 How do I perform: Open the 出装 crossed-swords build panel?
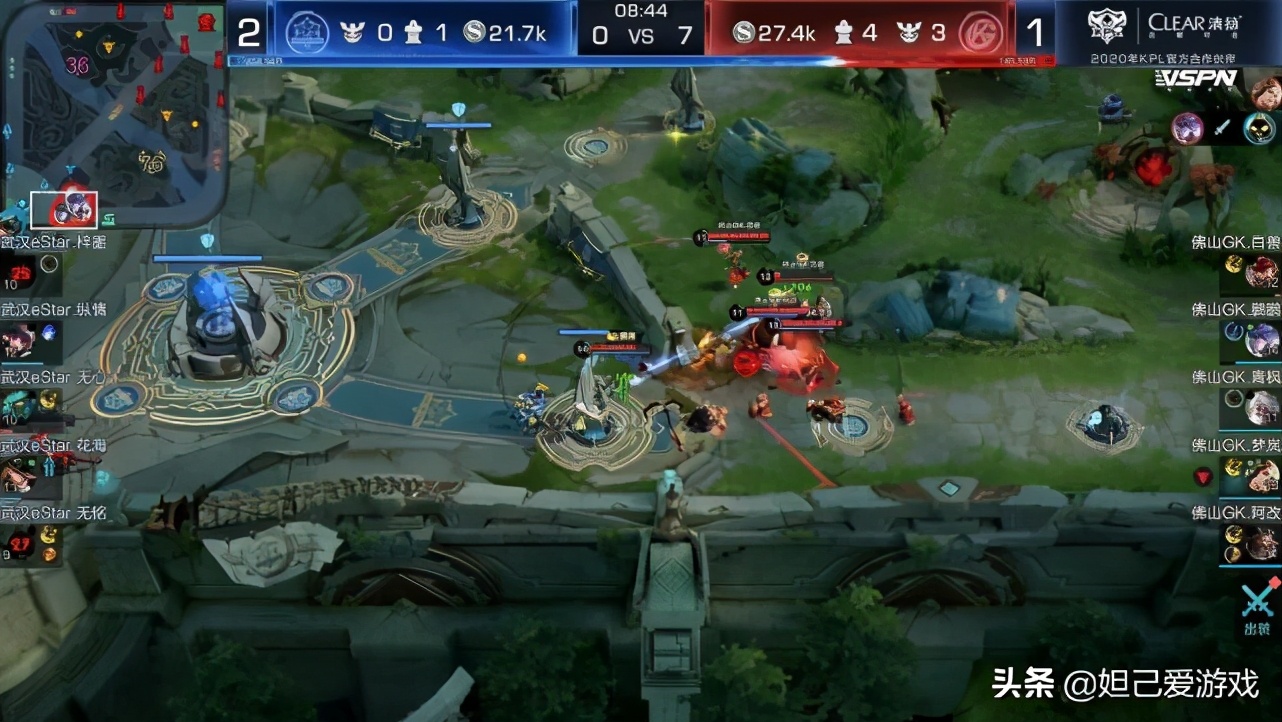[1258, 607]
